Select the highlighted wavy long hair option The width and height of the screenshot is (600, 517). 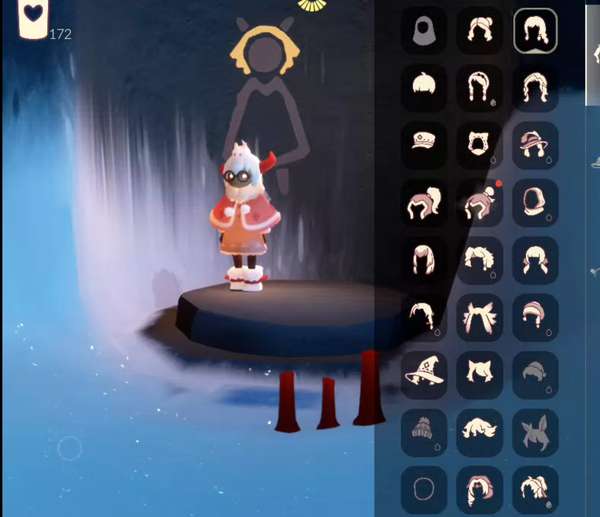535,31
